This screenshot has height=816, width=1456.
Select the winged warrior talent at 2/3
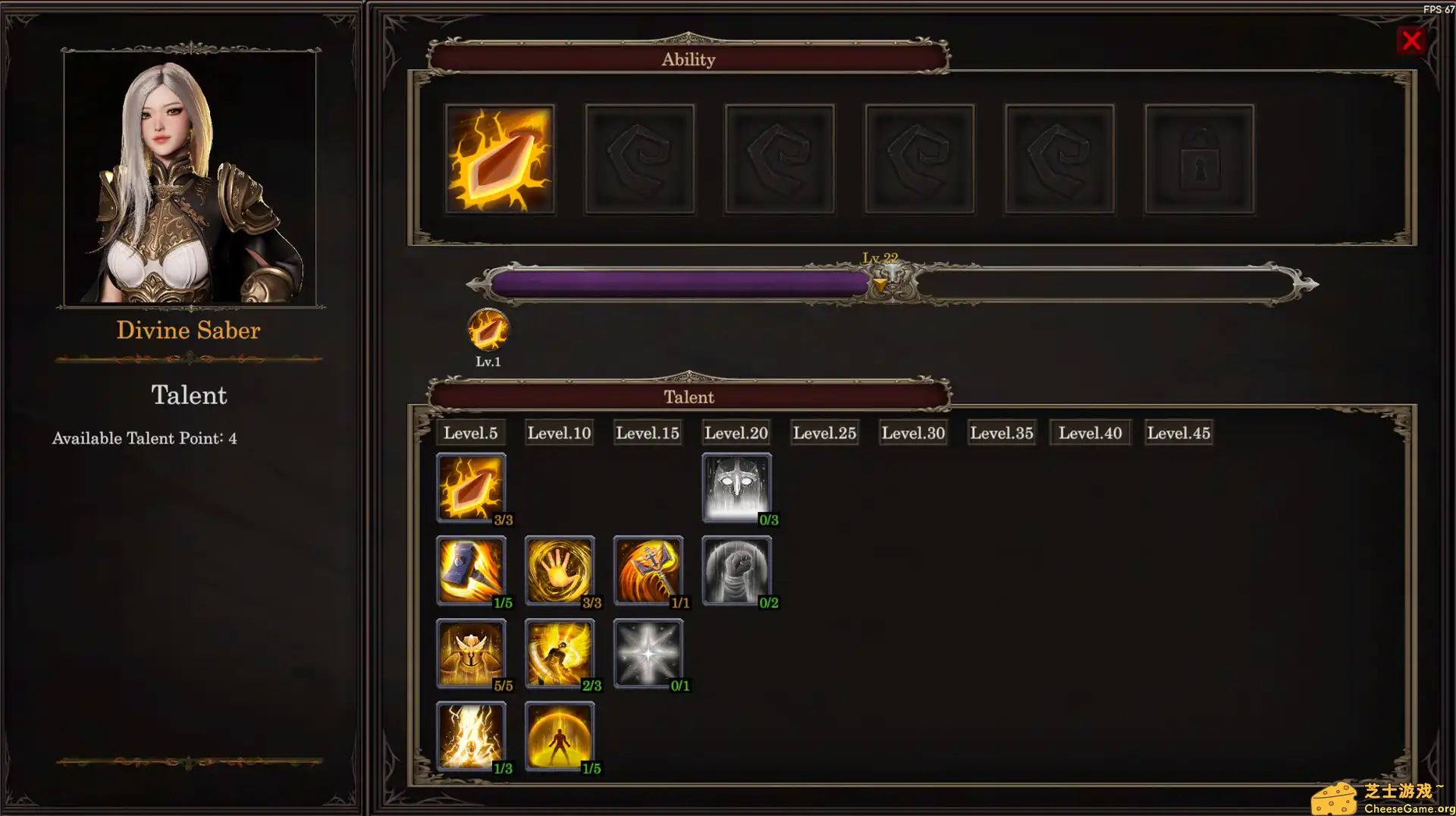(x=560, y=652)
